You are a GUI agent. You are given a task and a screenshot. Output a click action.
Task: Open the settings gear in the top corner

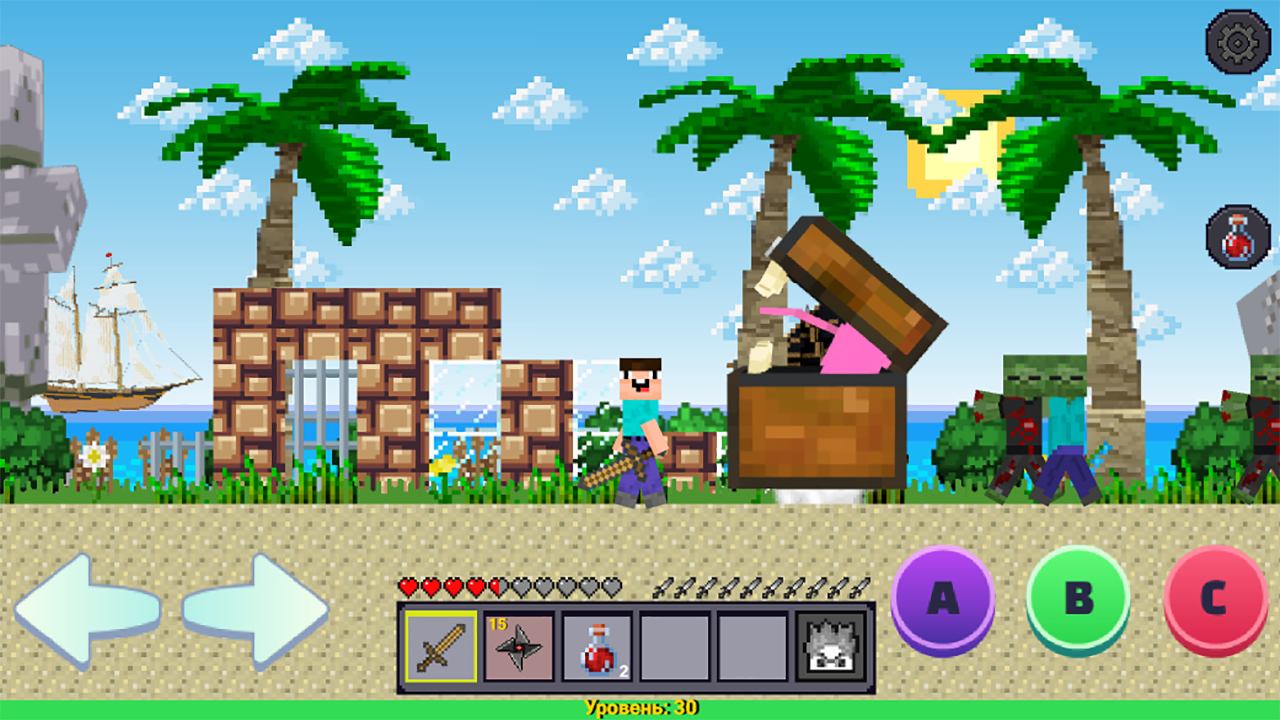(1237, 40)
